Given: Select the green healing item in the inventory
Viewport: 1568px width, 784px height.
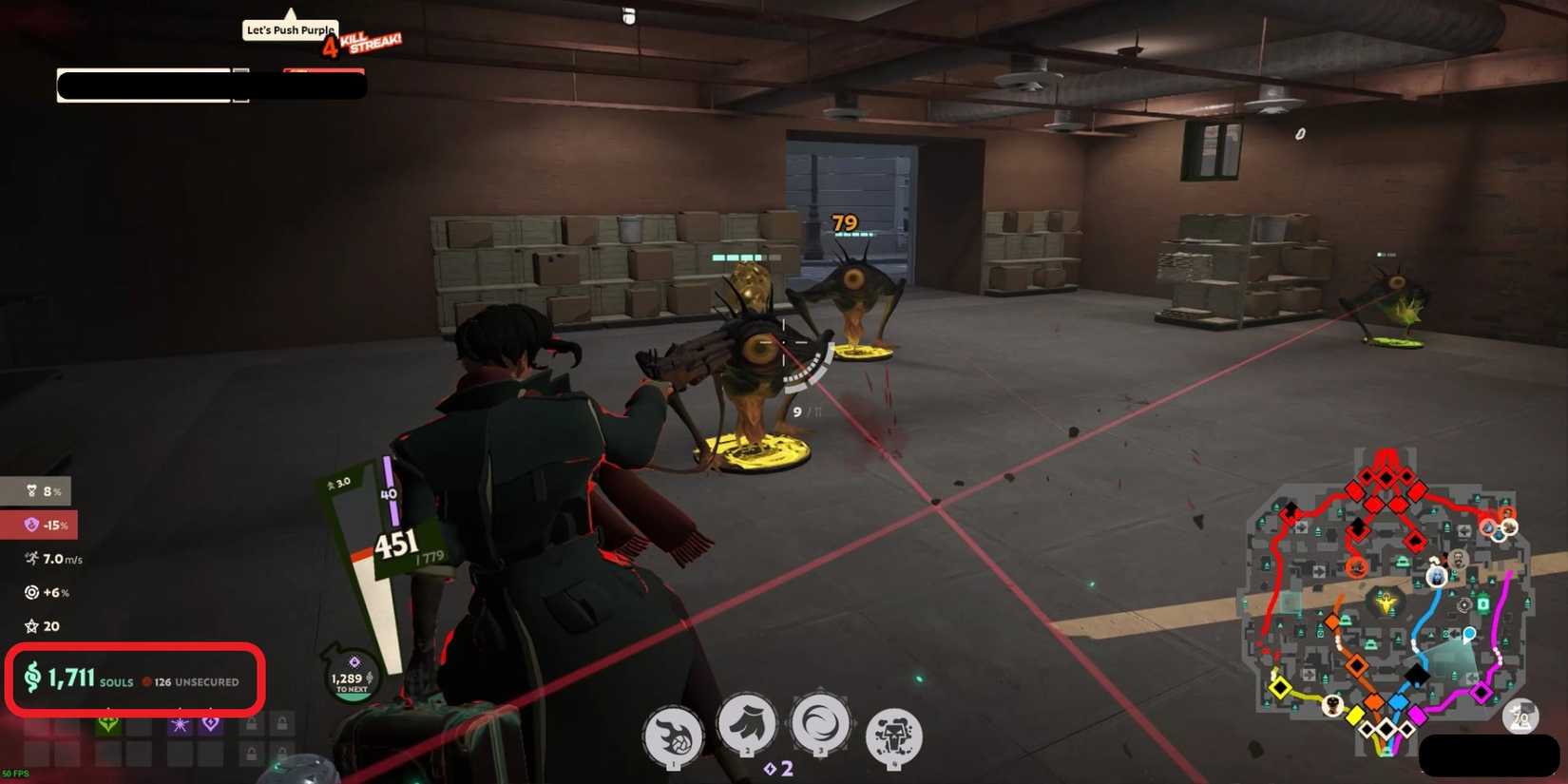Looking at the screenshot, I should [108, 724].
